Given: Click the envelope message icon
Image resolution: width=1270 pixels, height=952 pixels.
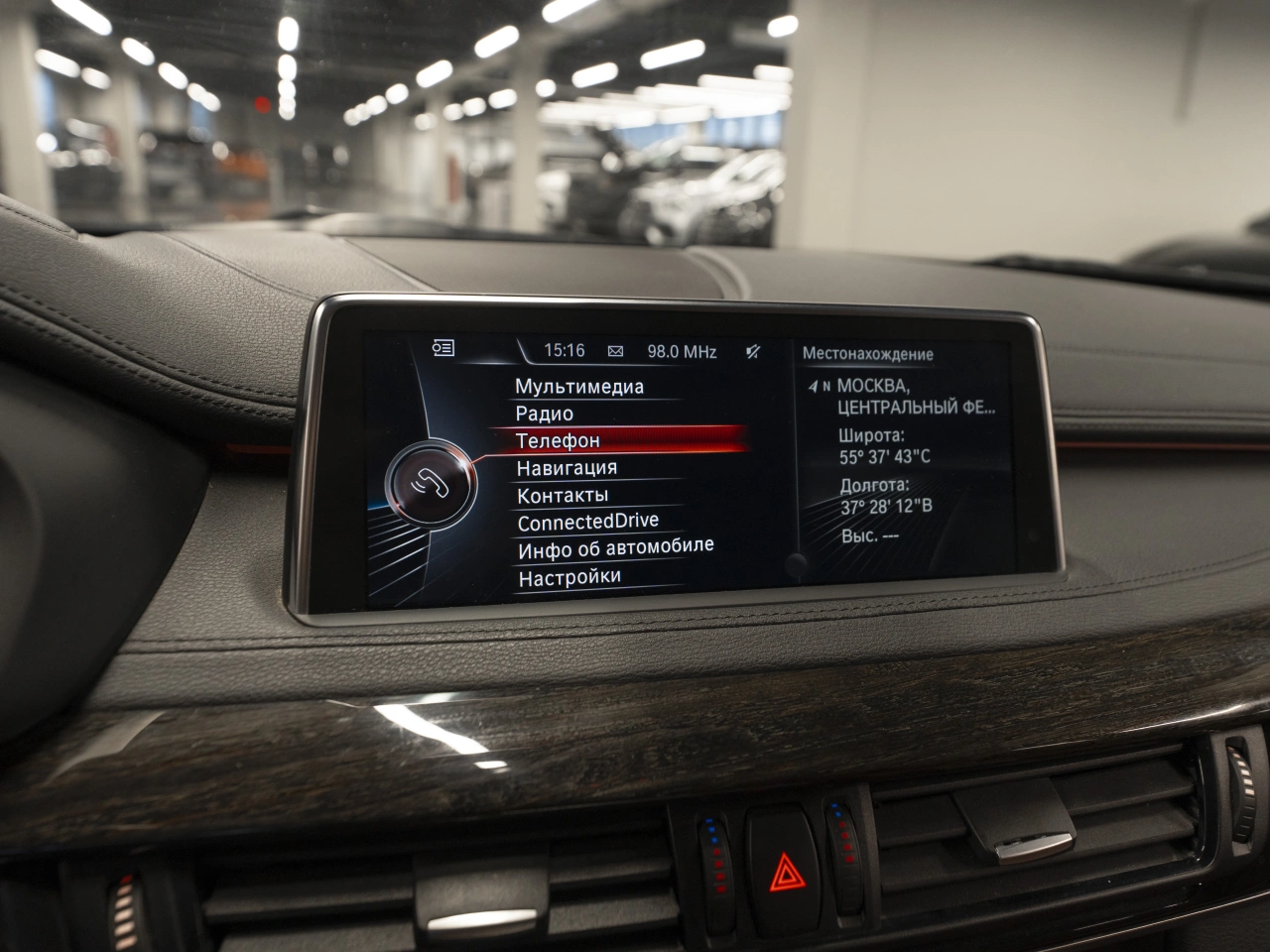Looking at the screenshot, I should pos(615,351).
